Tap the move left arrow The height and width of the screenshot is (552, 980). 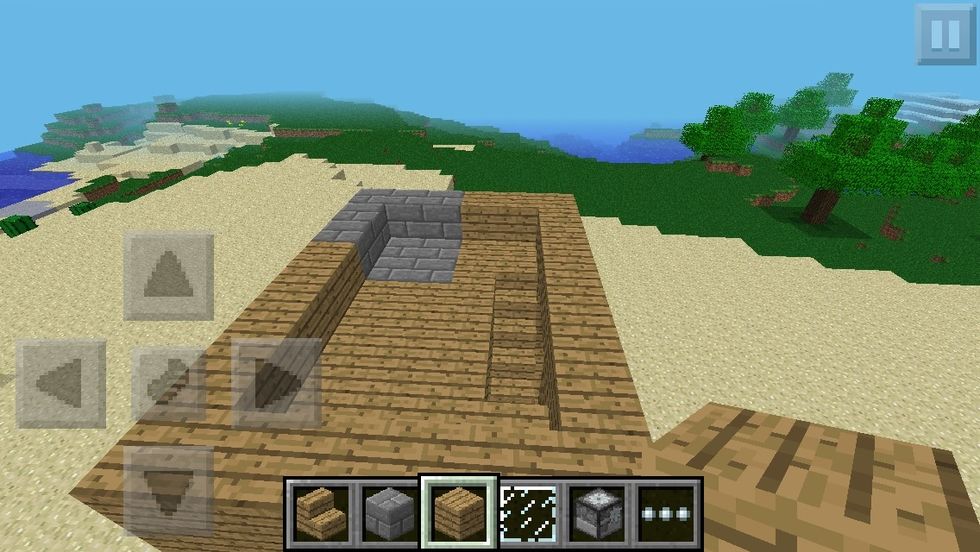60,383
